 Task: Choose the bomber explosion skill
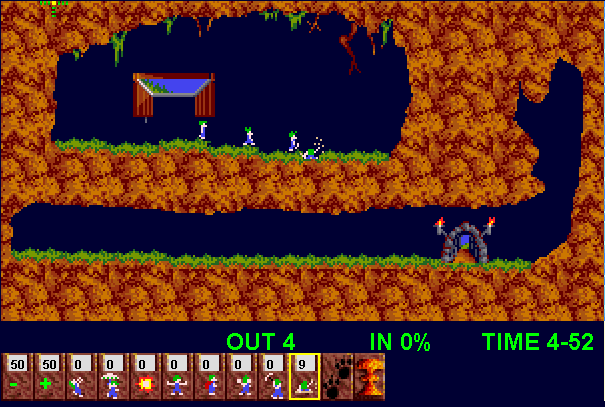[x=145, y=377]
